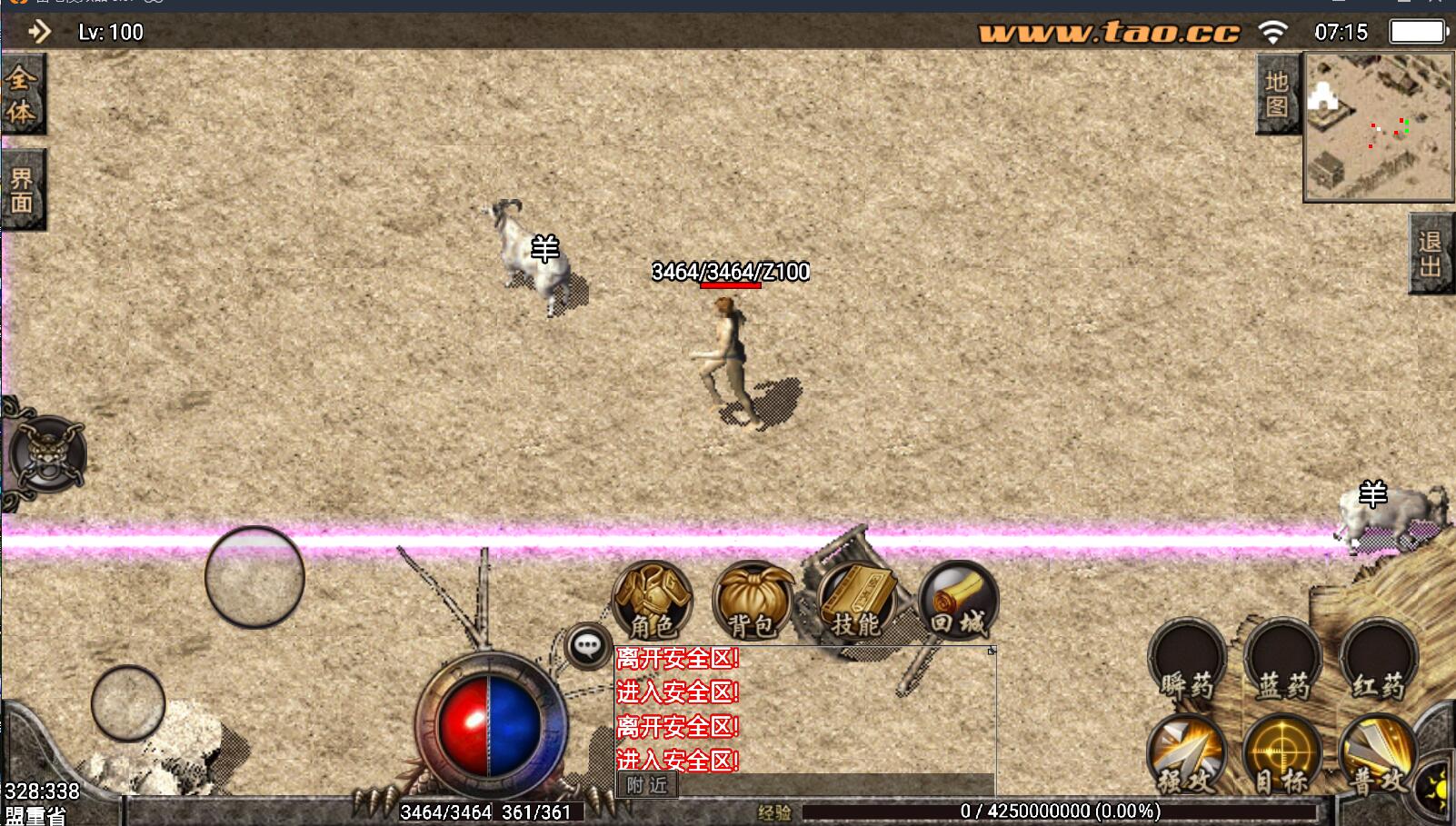This screenshot has height=826, width=1456.
Task: Click the 退出 exit button
Action: 1430,254
